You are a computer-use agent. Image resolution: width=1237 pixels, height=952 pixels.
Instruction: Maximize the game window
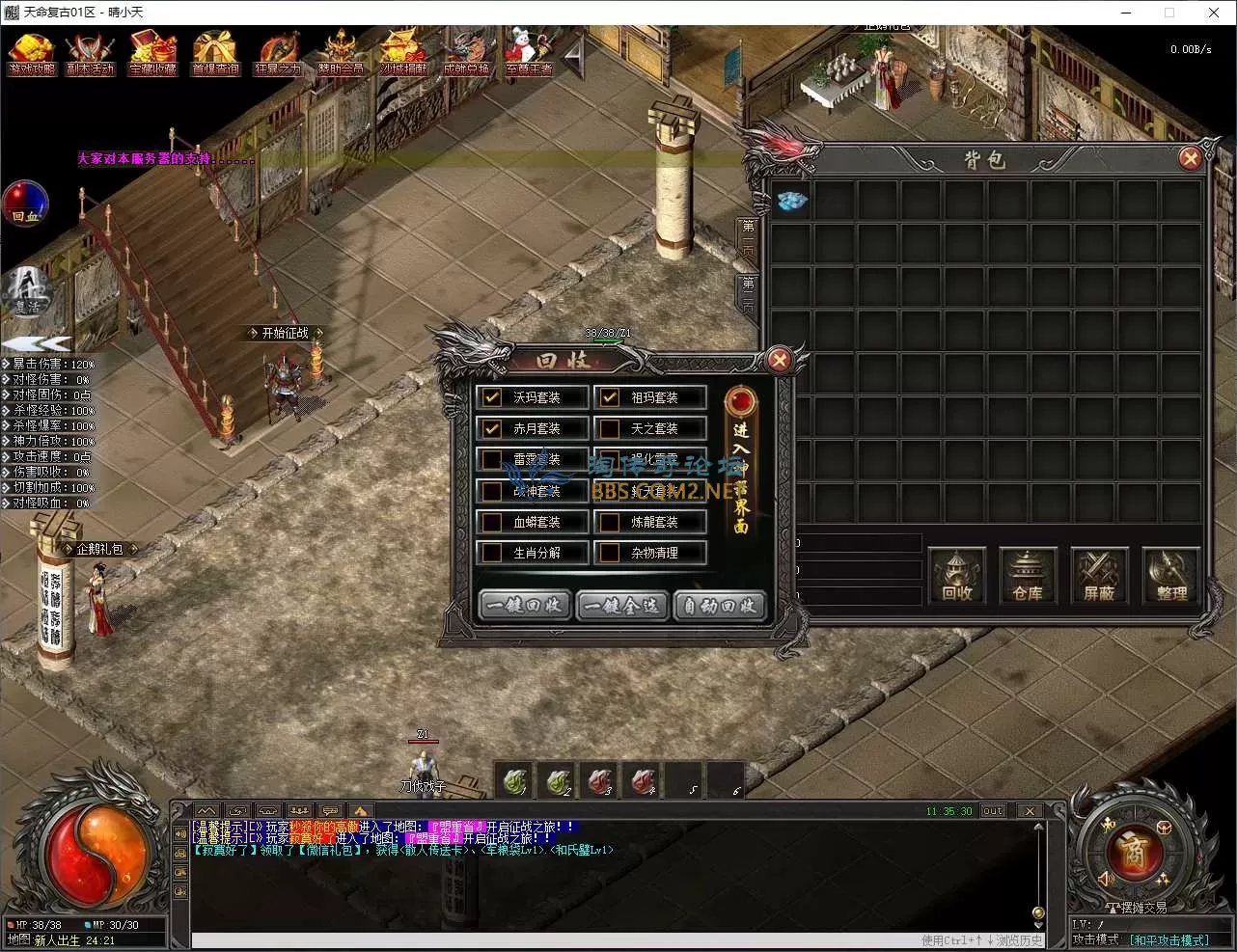[1169, 13]
